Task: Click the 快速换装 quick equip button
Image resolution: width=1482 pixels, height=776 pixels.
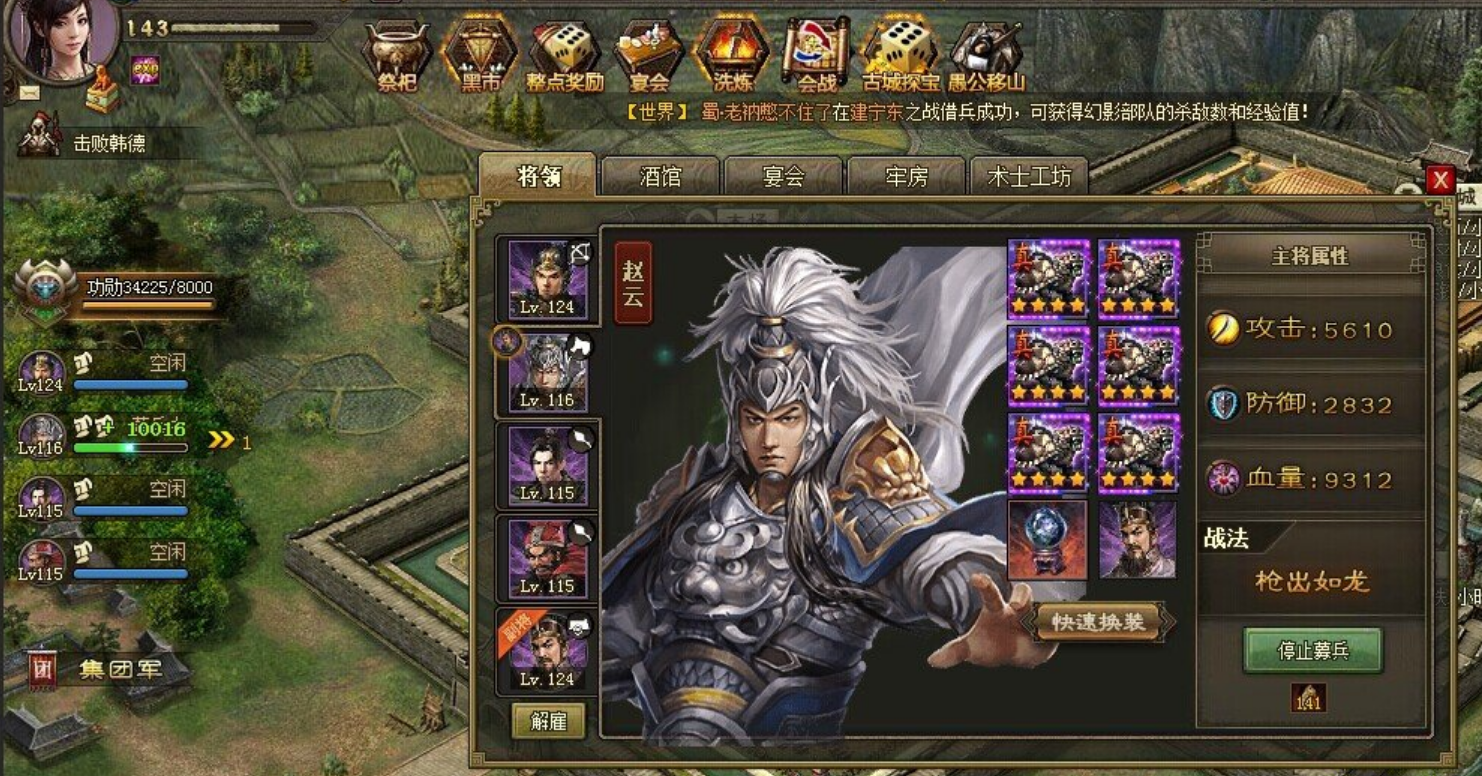Action: [x=1097, y=622]
